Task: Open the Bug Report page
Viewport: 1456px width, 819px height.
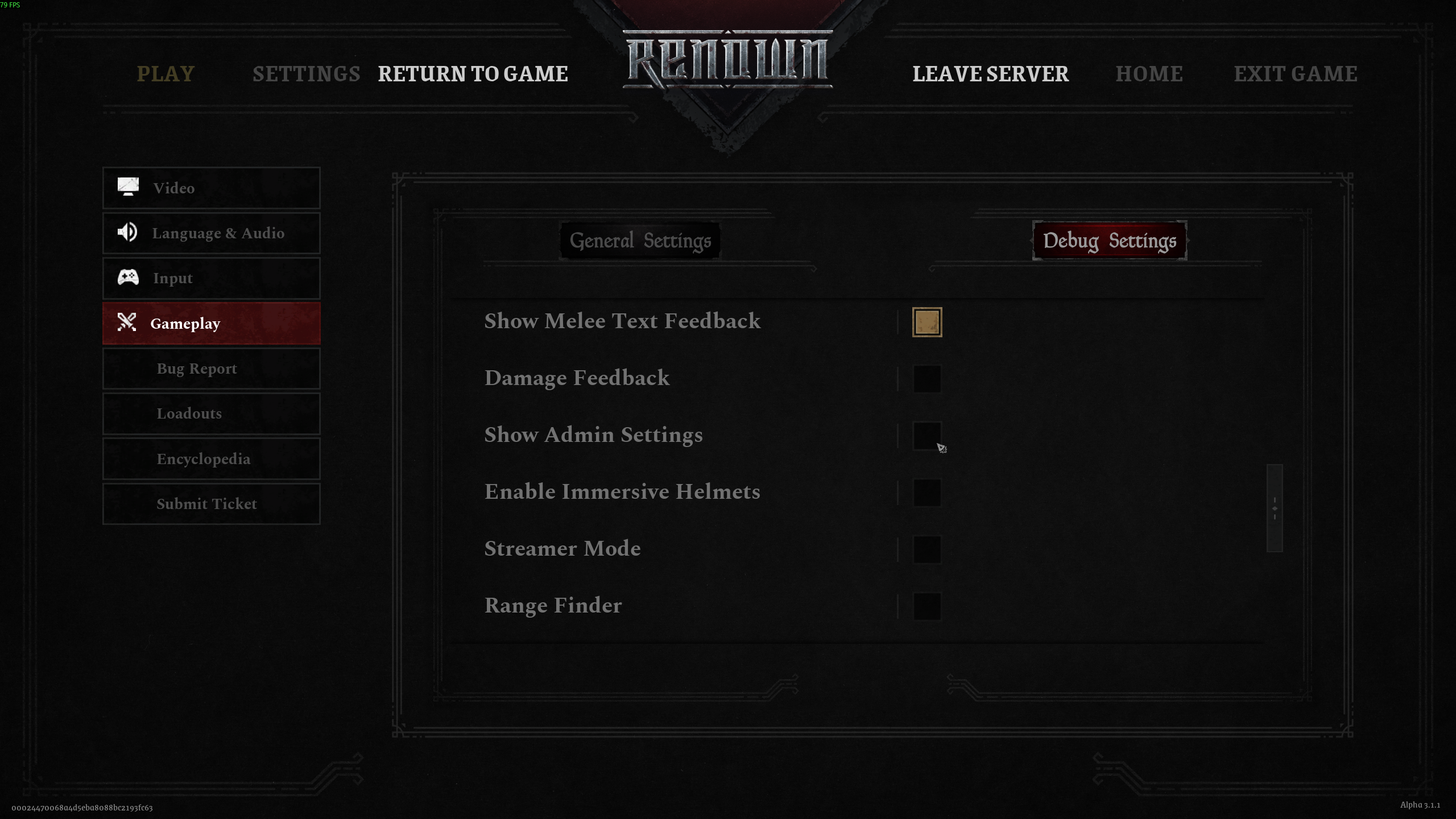Action: point(211,369)
